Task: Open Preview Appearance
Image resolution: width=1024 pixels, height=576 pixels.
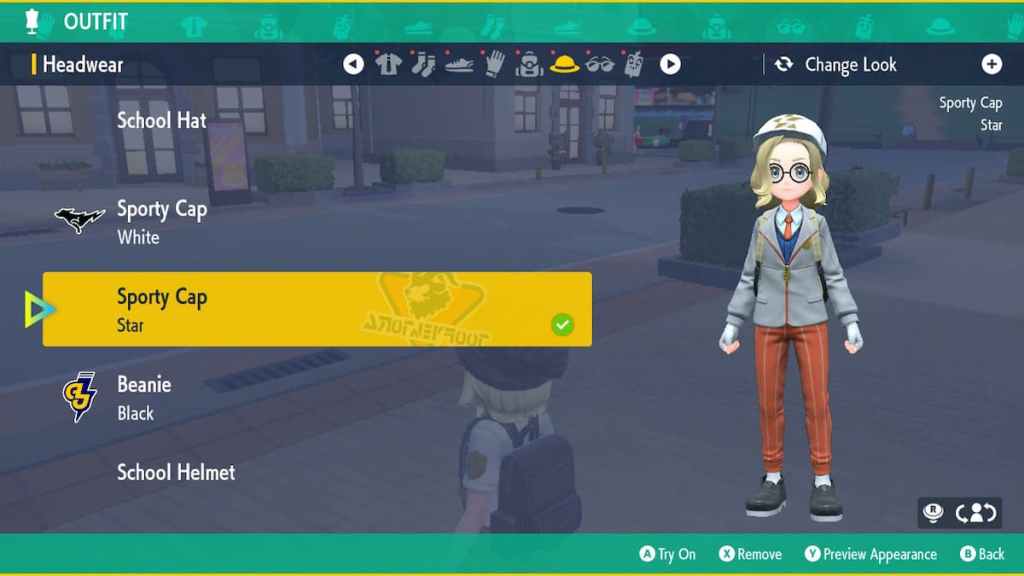Action: (870, 554)
